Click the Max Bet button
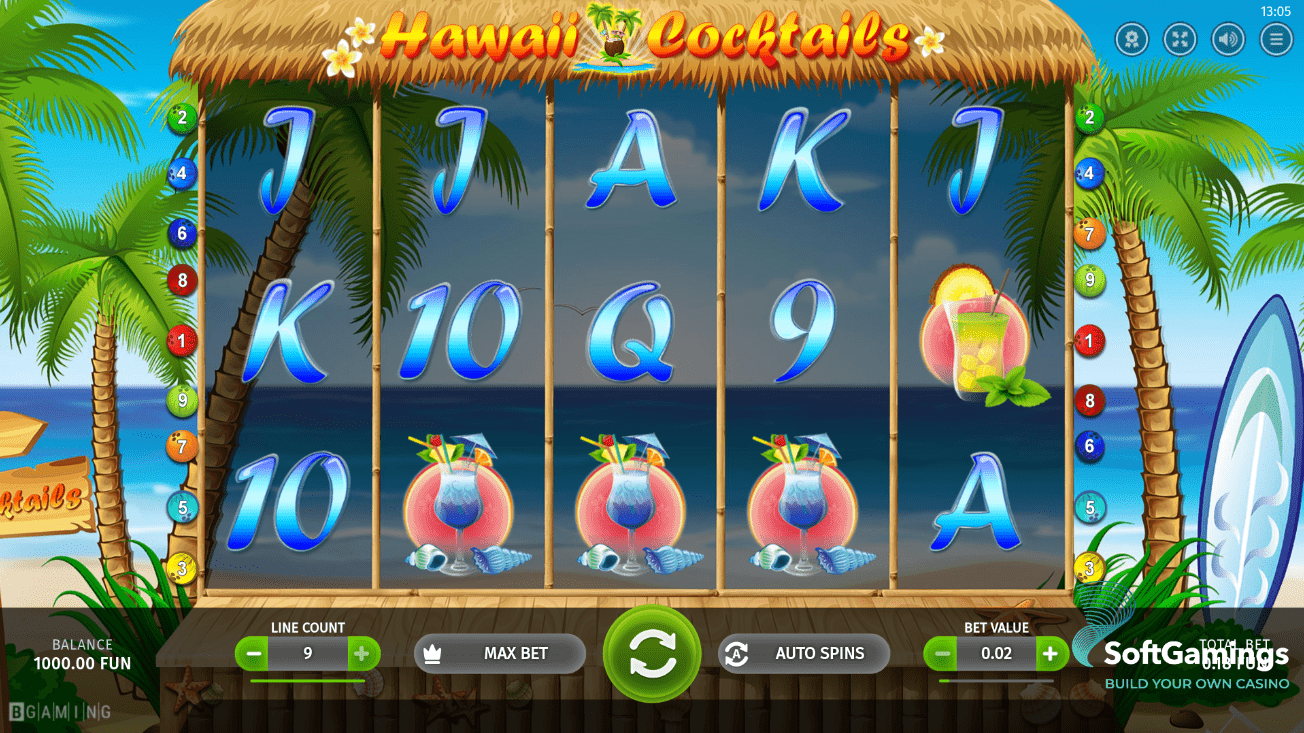Viewport: 1304px width, 733px height. pyautogui.click(x=500, y=653)
